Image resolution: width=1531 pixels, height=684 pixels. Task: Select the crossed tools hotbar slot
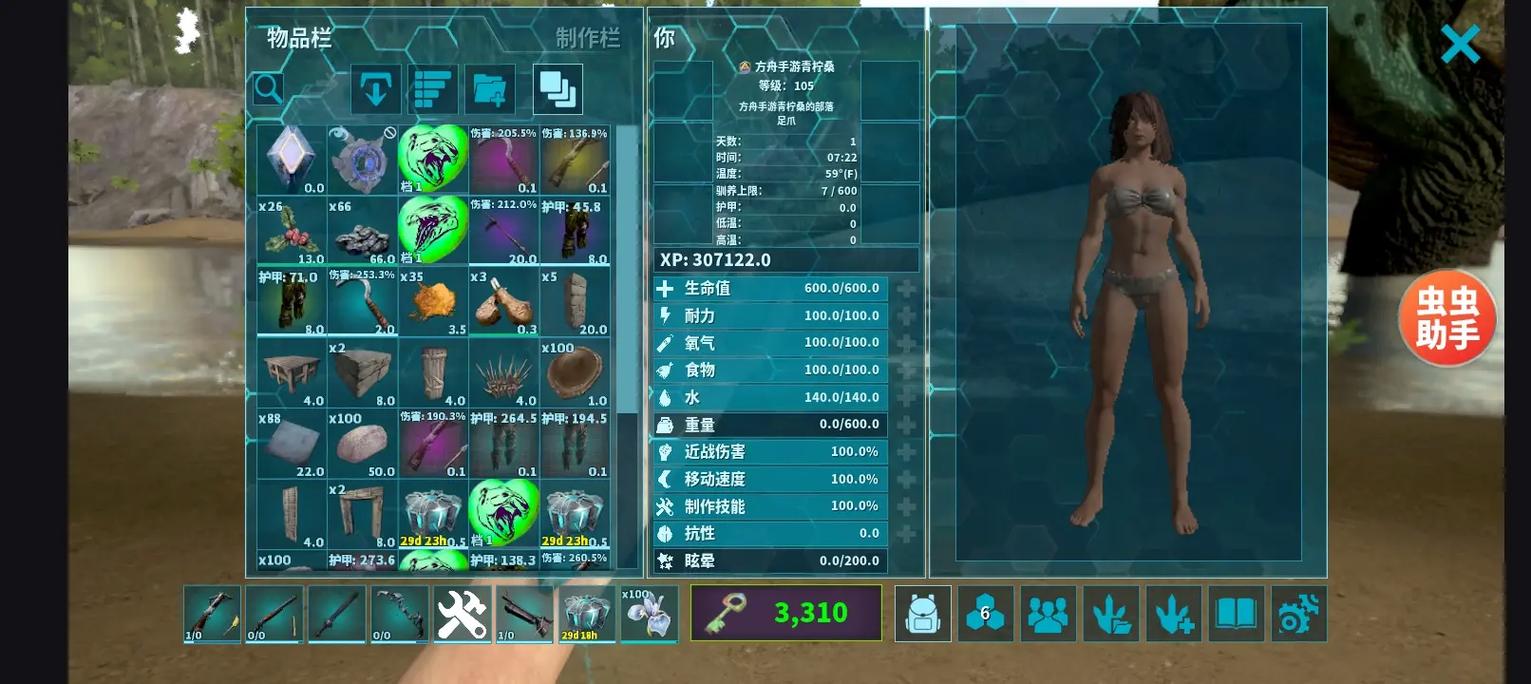462,613
